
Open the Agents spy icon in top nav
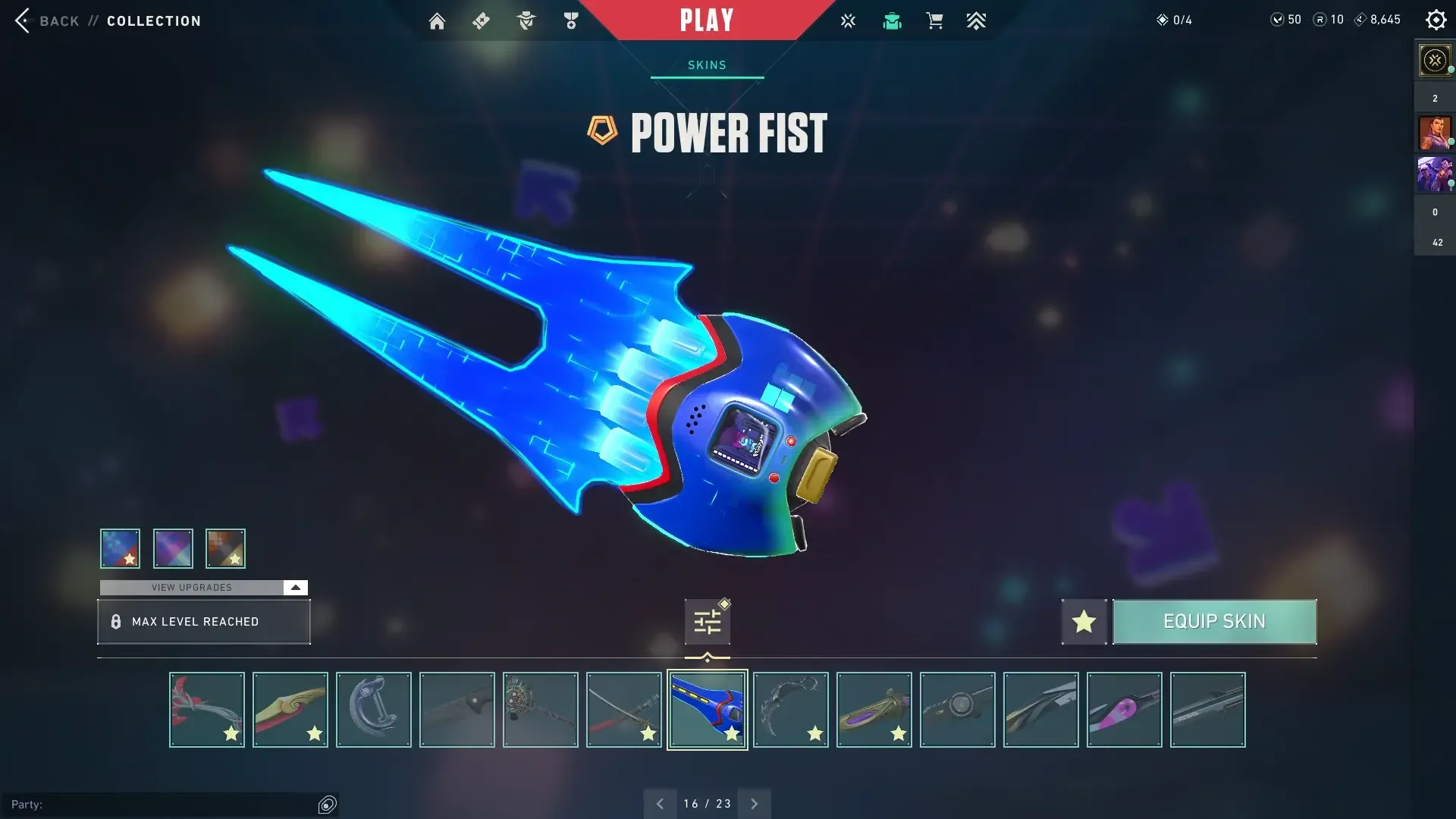point(526,20)
